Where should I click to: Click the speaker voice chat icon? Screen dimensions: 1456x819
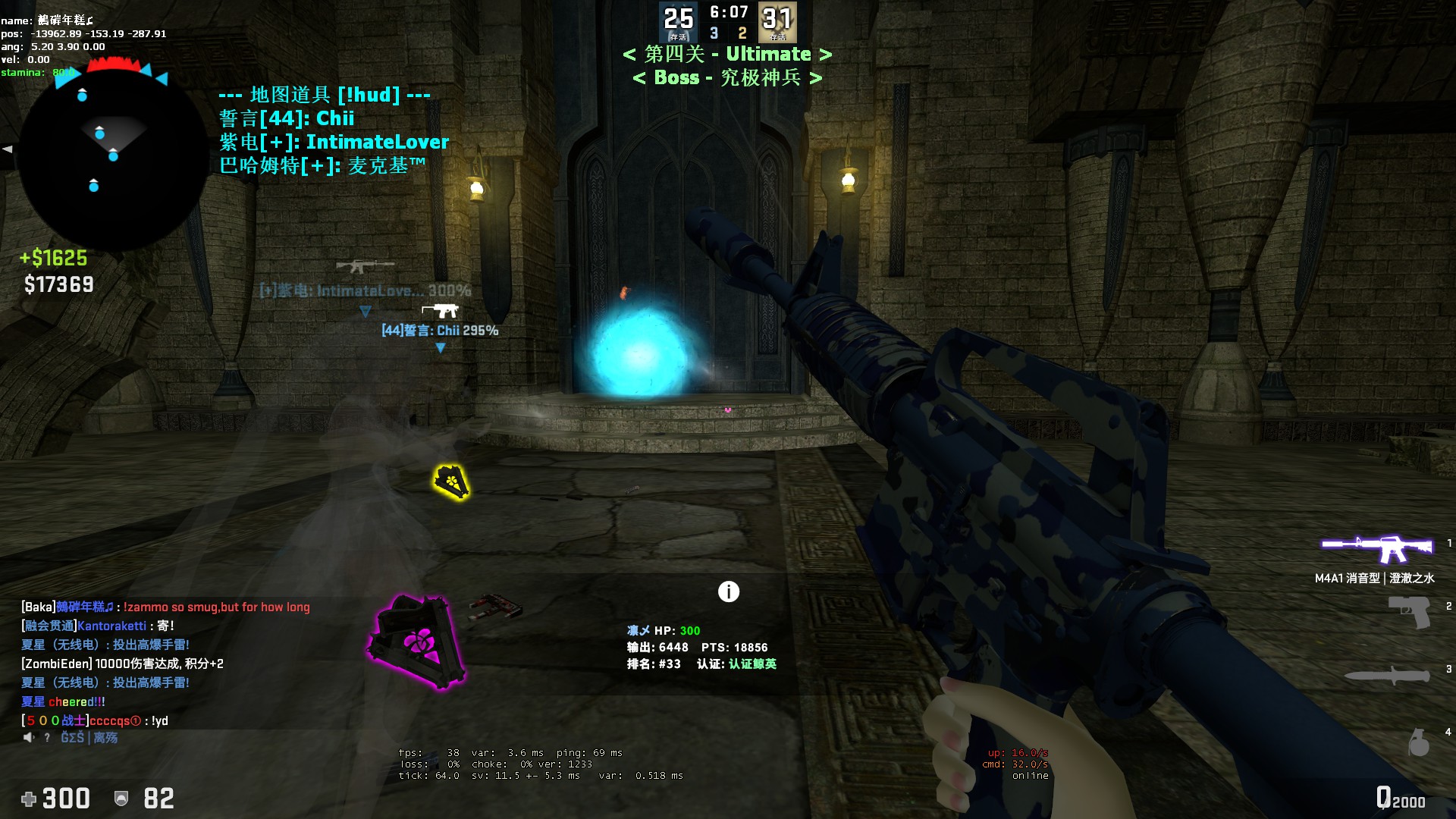coord(29,738)
